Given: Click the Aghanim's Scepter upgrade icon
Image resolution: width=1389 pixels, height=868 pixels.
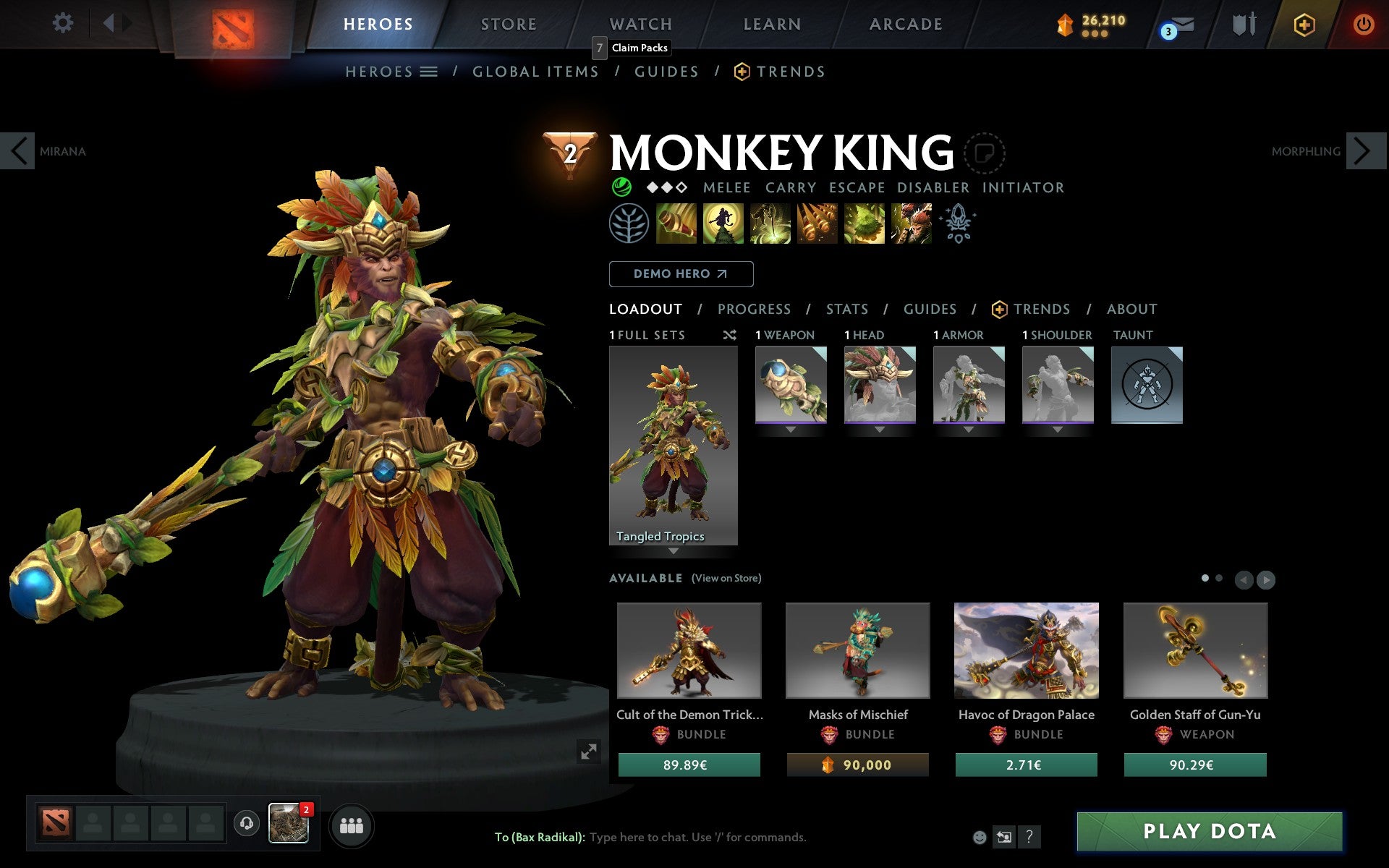Looking at the screenshot, I should (x=956, y=224).
